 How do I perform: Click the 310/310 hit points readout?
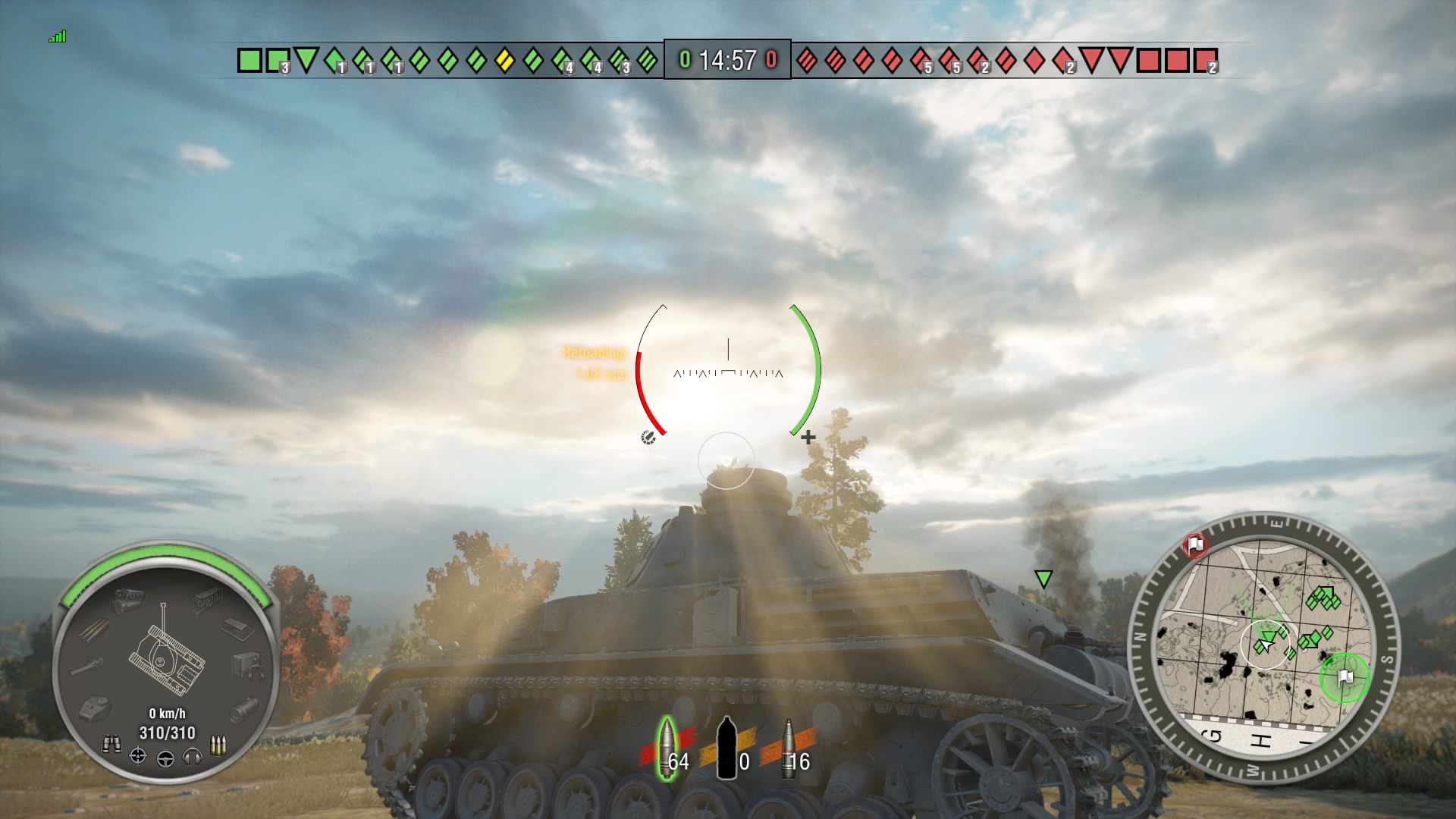point(168,733)
